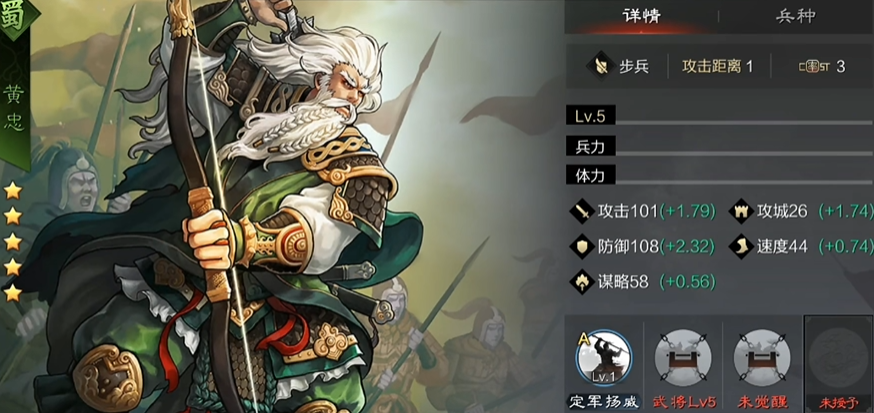
Task: Open the 兵种 tab
Action: [795, 16]
